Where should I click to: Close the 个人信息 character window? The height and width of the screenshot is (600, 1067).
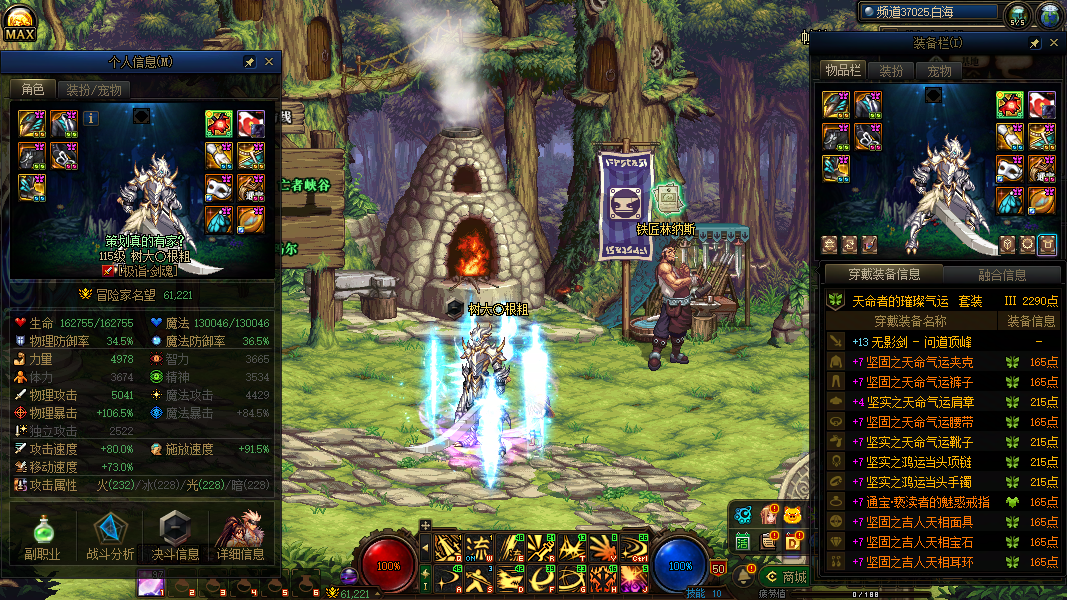[268, 62]
